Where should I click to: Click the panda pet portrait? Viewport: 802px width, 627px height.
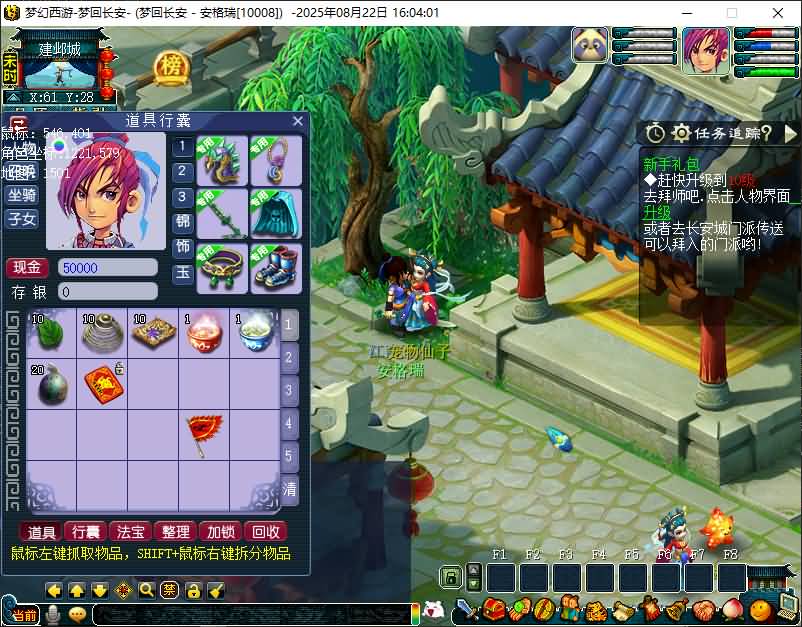pyautogui.click(x=590, y=45)
